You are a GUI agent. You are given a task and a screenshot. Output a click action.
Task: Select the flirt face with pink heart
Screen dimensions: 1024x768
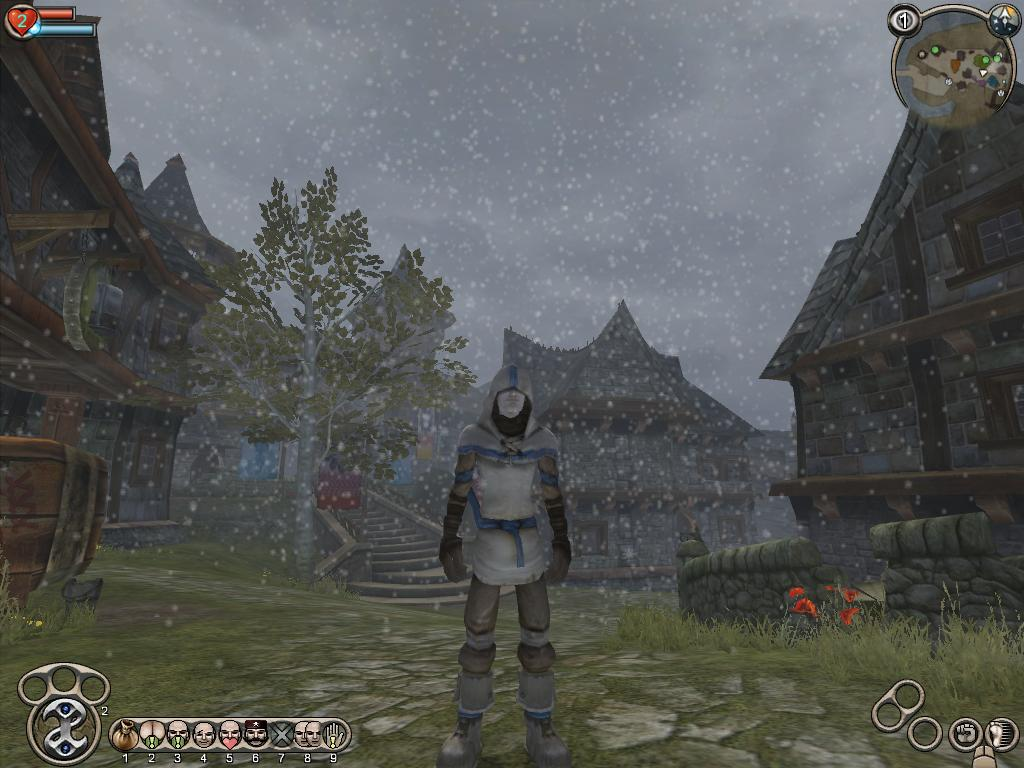pyautogui.click(x=230, y=735)
